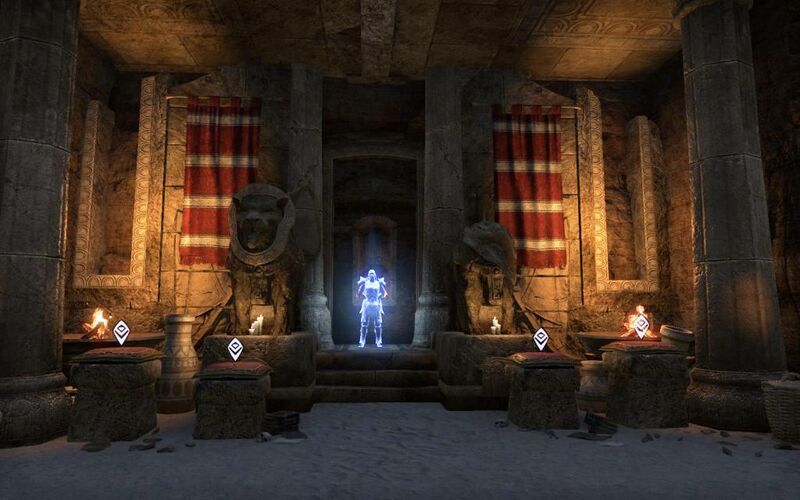The width and height of the screenshot is (800, 500).
Task: Select the diamond marker beside the left brazier flame
Action: tap(121, 332)
